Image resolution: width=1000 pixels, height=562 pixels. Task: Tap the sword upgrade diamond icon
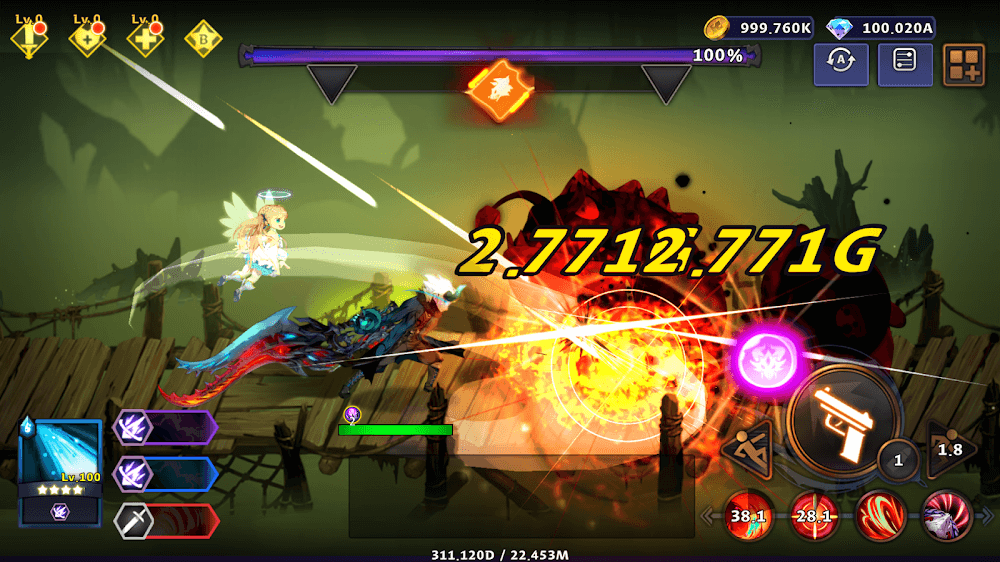pyautogui.click(x=28, y=38)
